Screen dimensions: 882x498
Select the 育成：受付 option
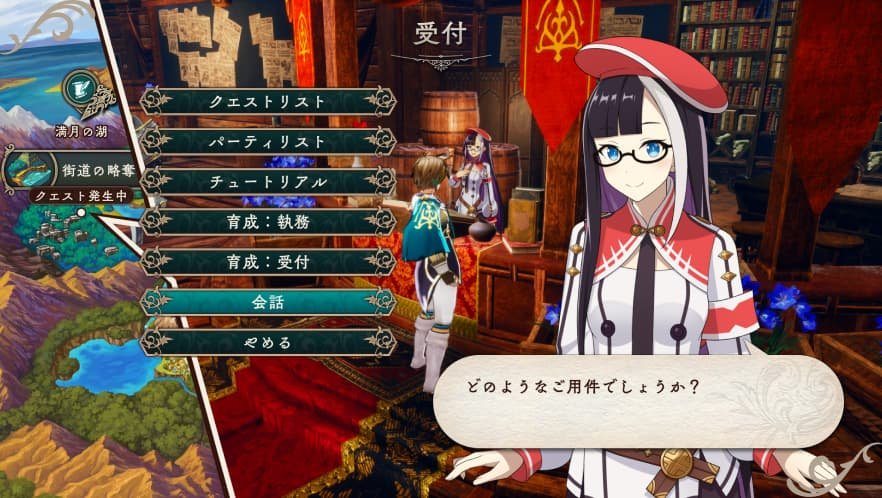coord(267,261)
